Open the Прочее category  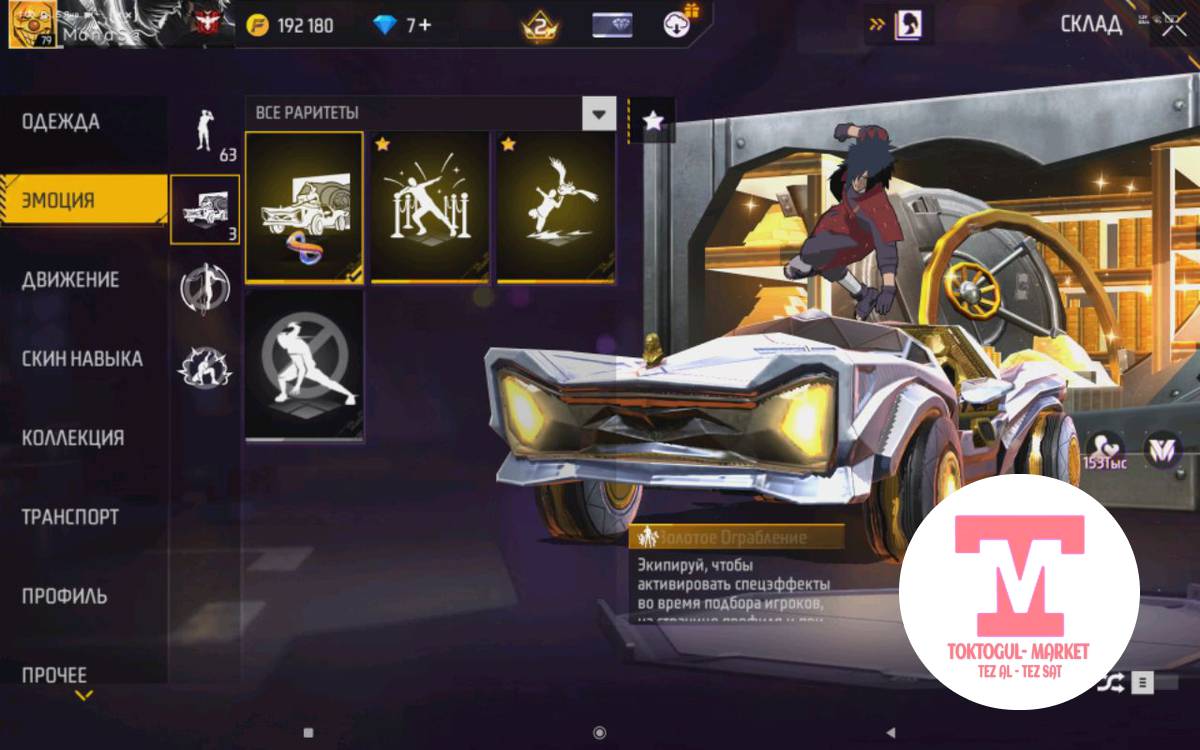point(55,675)
